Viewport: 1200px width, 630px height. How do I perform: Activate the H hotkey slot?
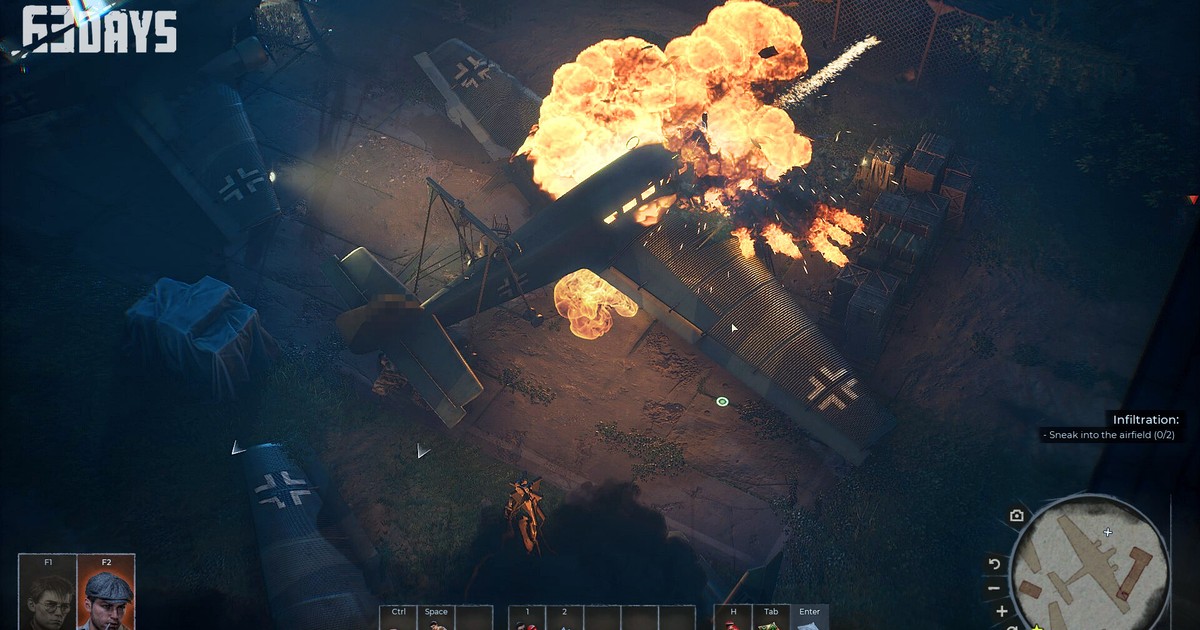733,619
